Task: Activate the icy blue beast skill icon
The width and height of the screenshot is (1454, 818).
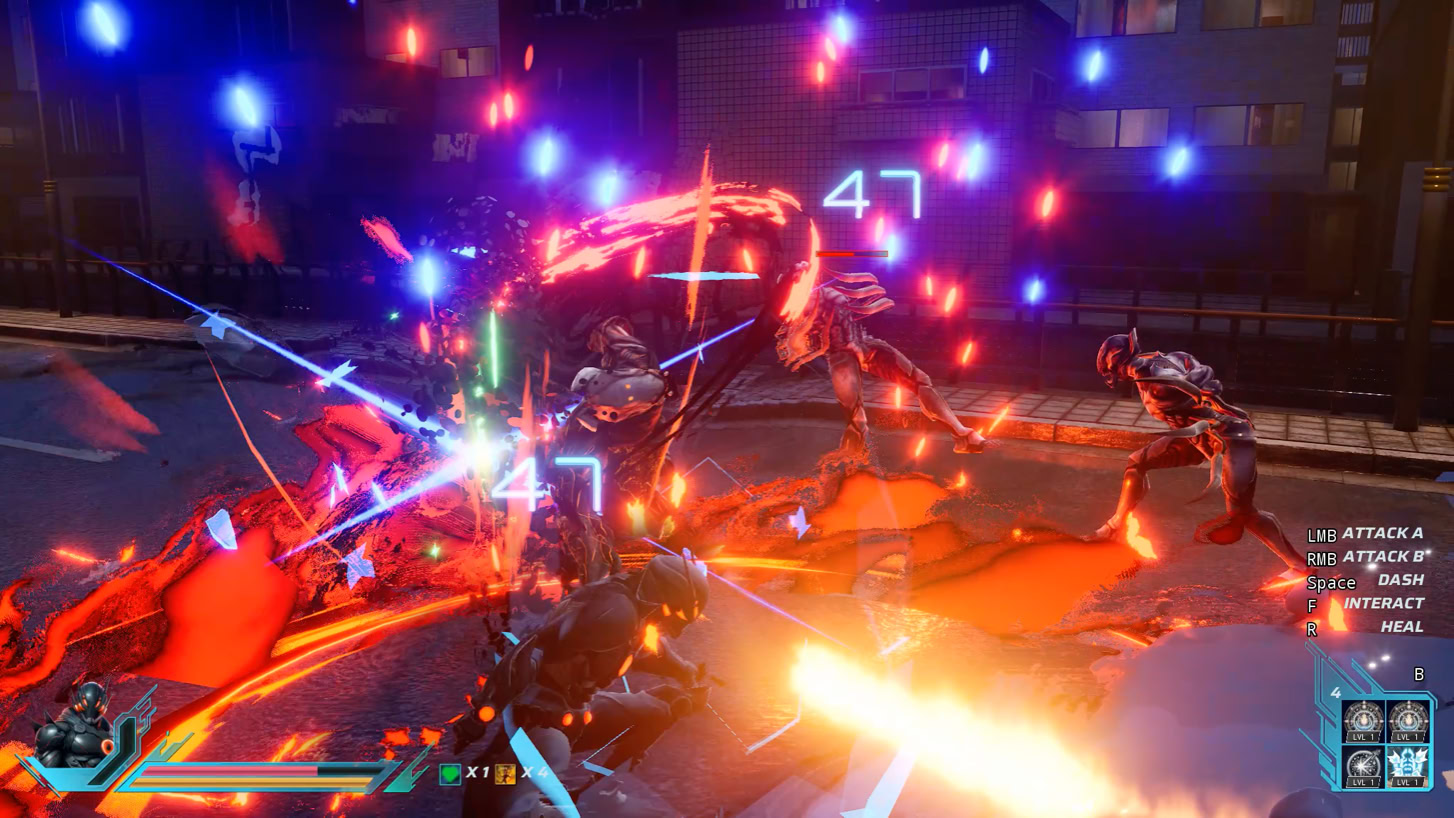Action: tap(1408, 765)
